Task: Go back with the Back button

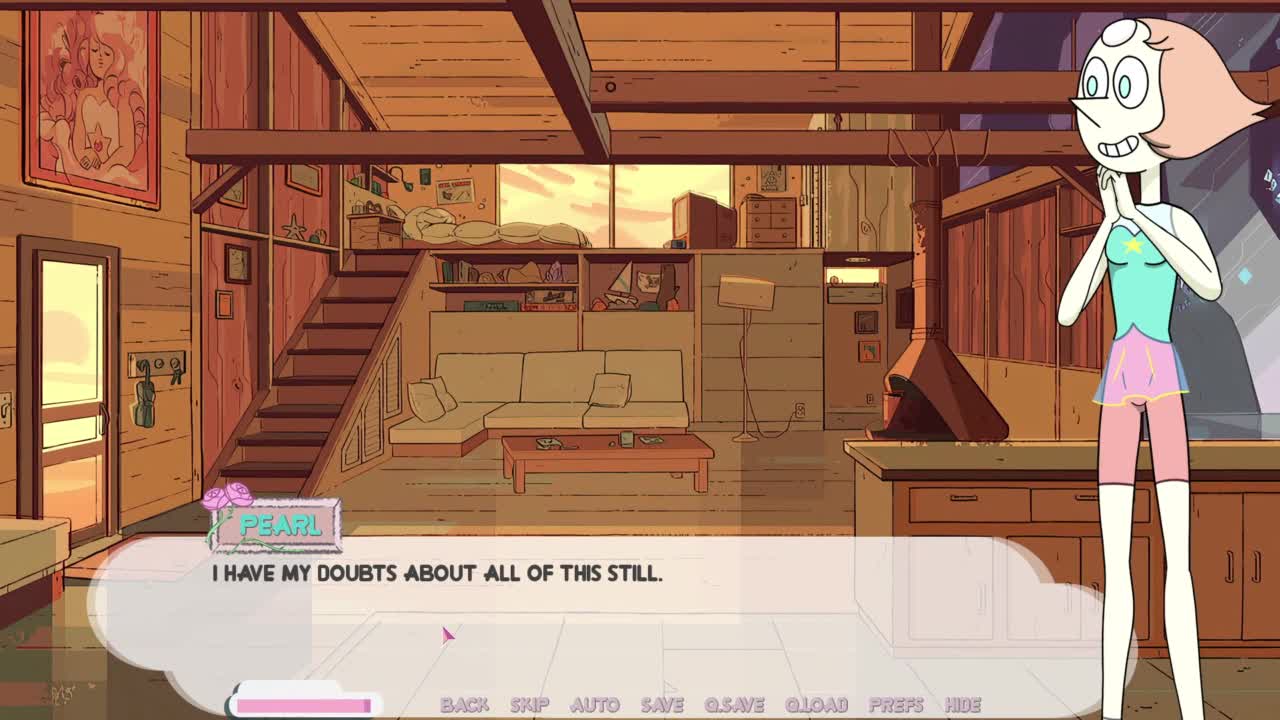Action: point(464,705)
